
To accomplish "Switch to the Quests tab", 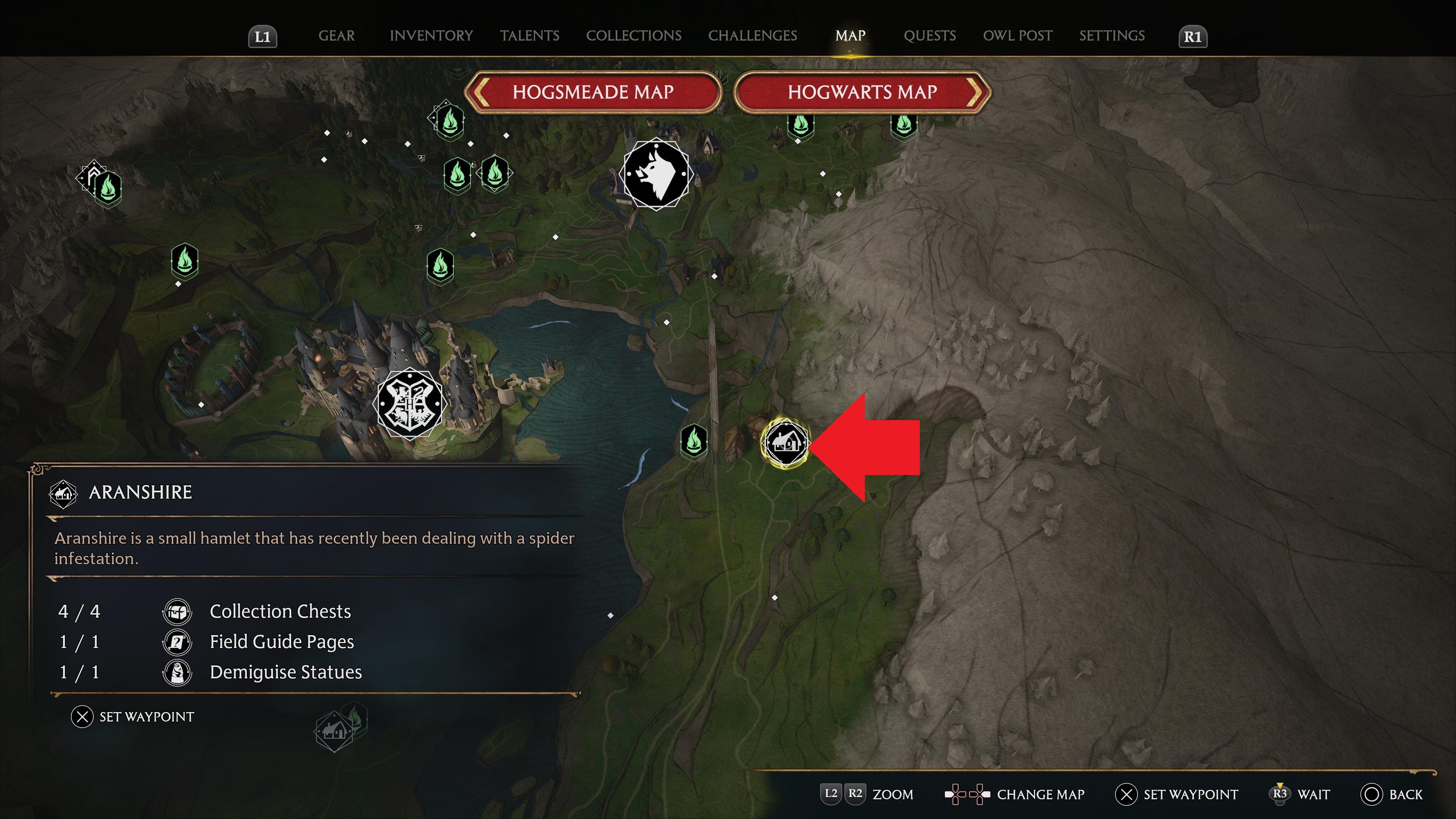I will click(x=929, y=36).
